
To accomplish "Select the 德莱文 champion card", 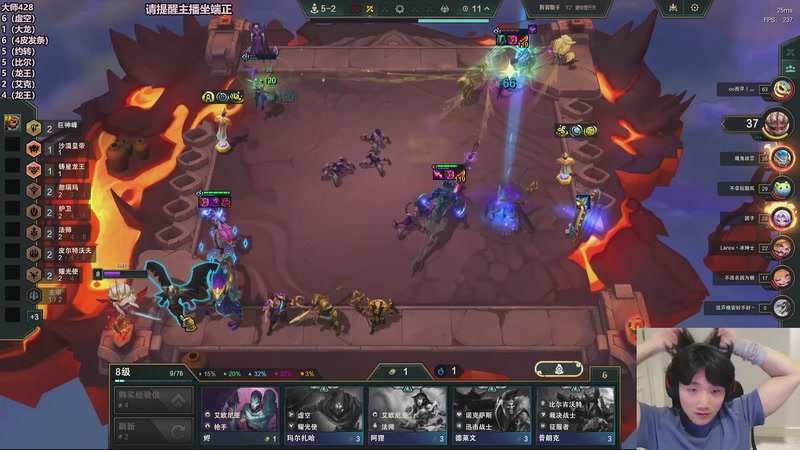I will [x=490, y=415].
